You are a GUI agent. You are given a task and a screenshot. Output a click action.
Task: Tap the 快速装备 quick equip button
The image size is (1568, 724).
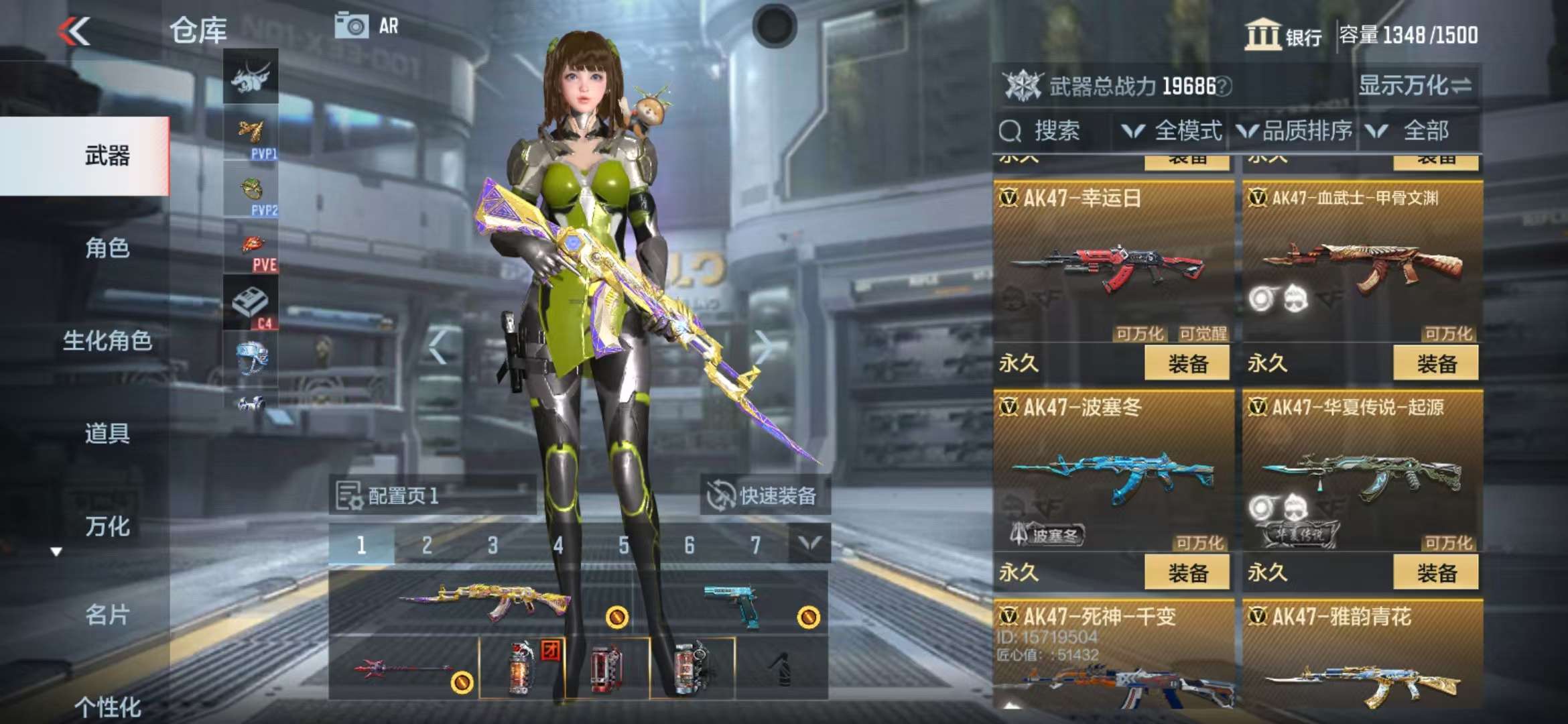(765, 496)
